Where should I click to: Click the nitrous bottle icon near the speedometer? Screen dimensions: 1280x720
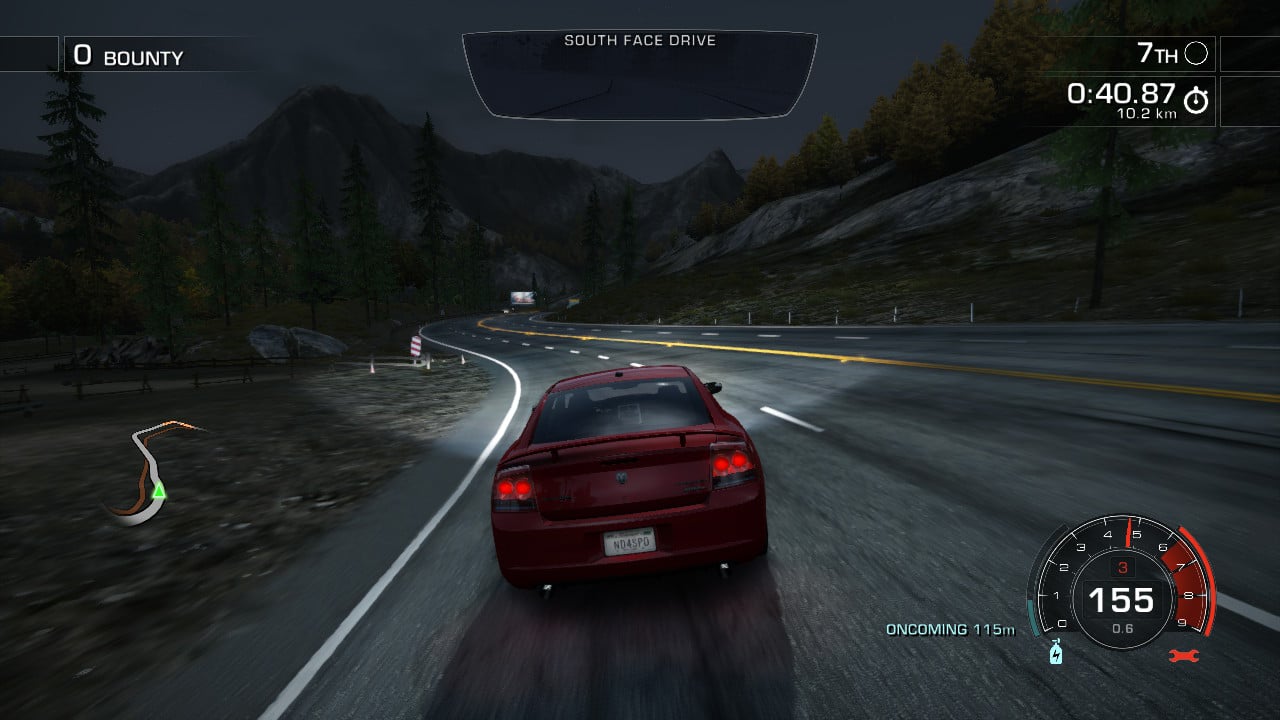pos(1054,650)
